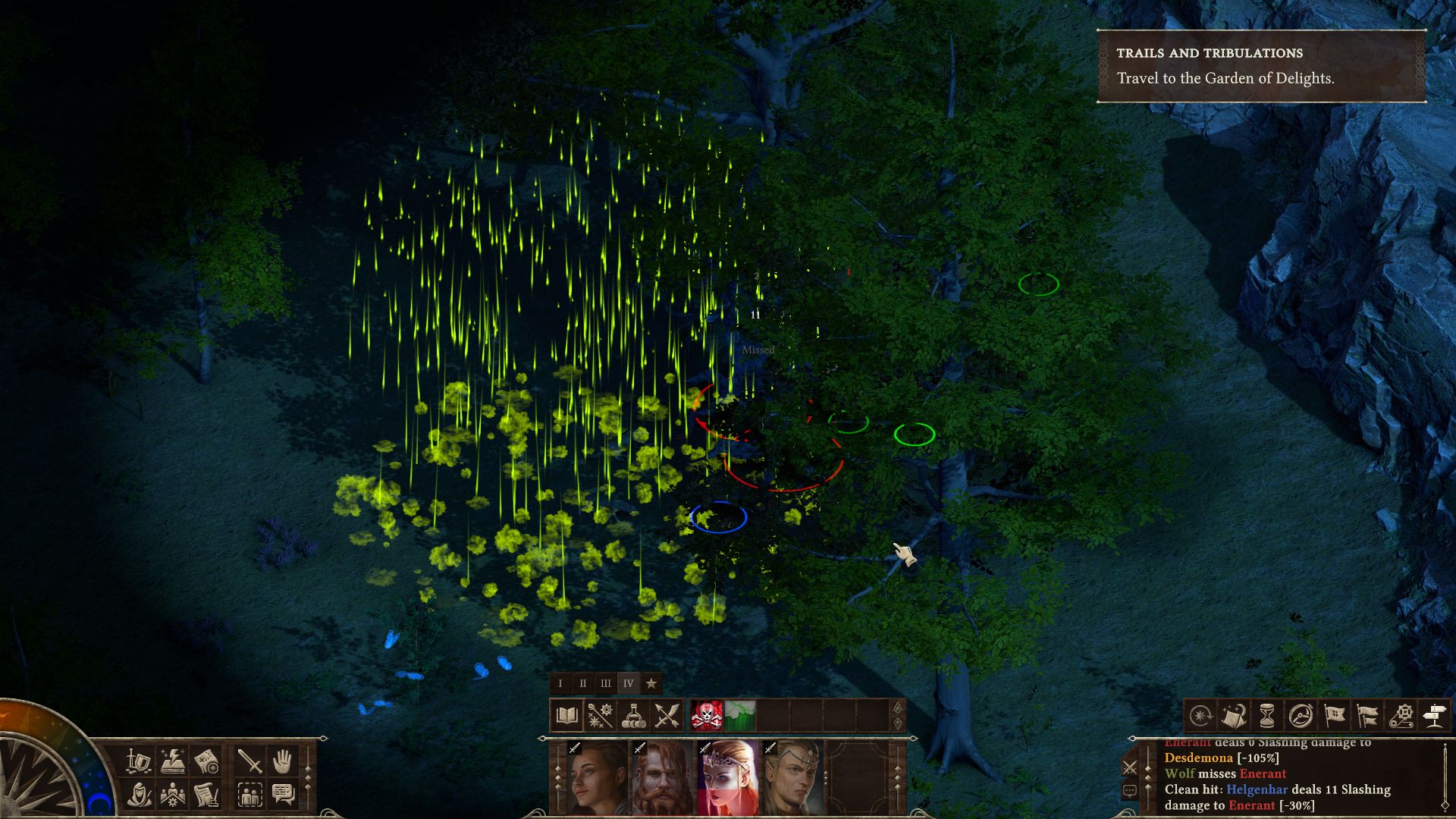Activate the red skull and crossbones ability
Viewport: 1456px width, 819px height.
pos(707,715)
